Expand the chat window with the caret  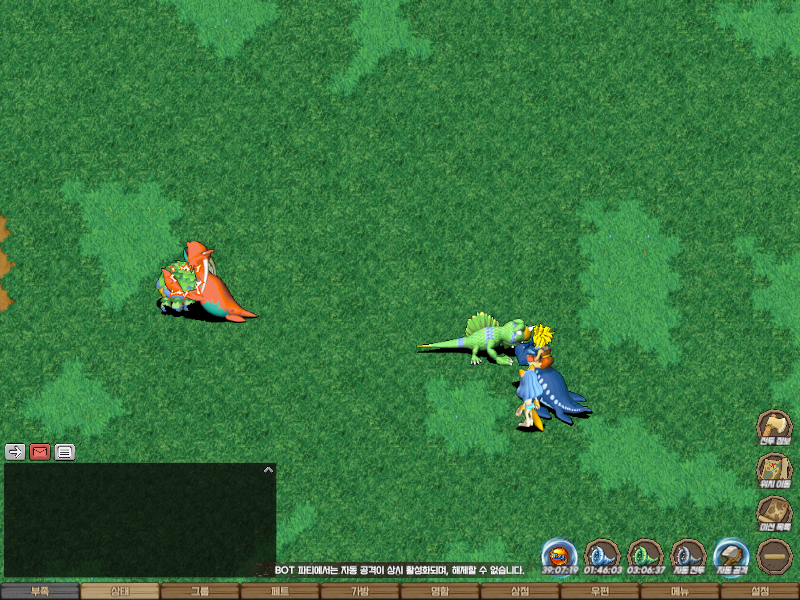coord(267,468)
